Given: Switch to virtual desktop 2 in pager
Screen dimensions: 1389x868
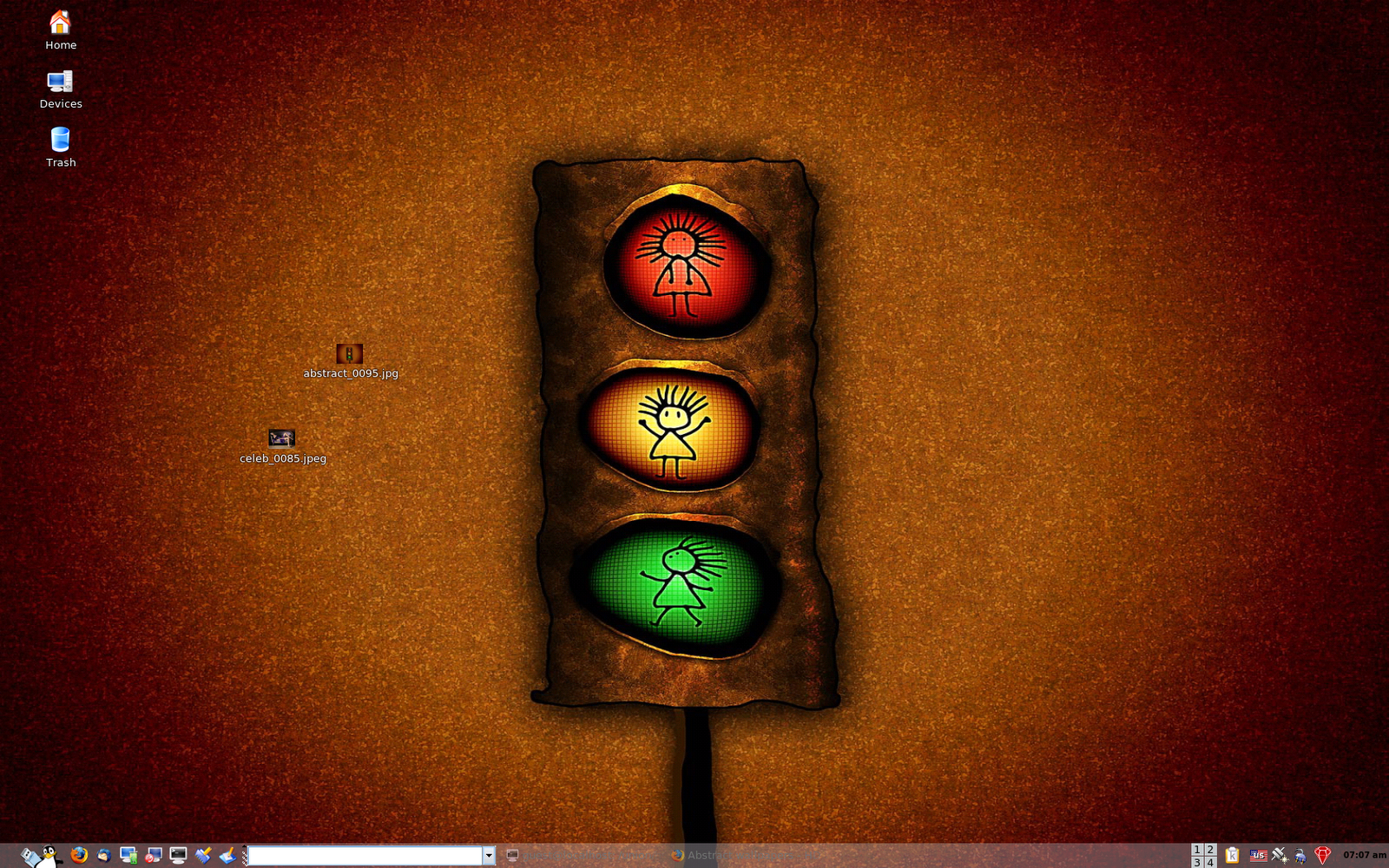Looking at the screenshot, I should [1209, 850].
